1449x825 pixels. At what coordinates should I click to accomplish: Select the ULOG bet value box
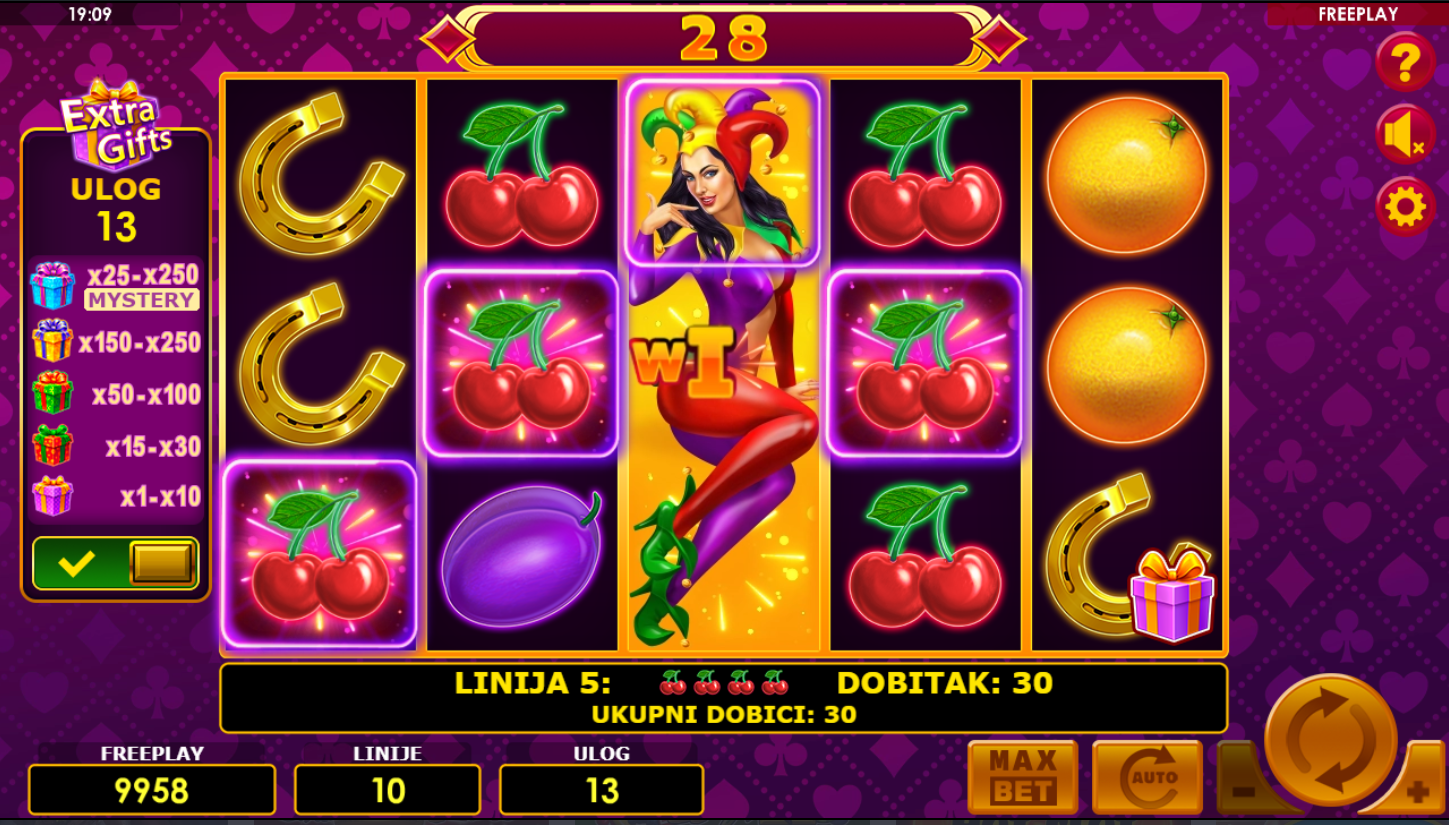tap(601, 790)
